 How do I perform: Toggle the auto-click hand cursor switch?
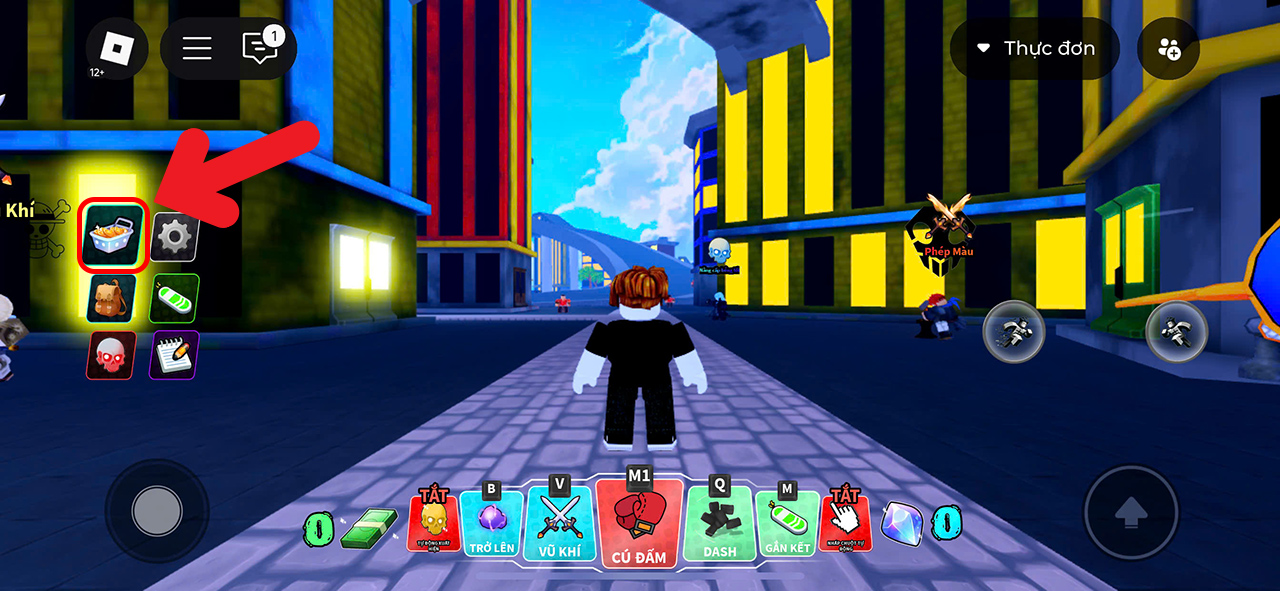(845, 521)
